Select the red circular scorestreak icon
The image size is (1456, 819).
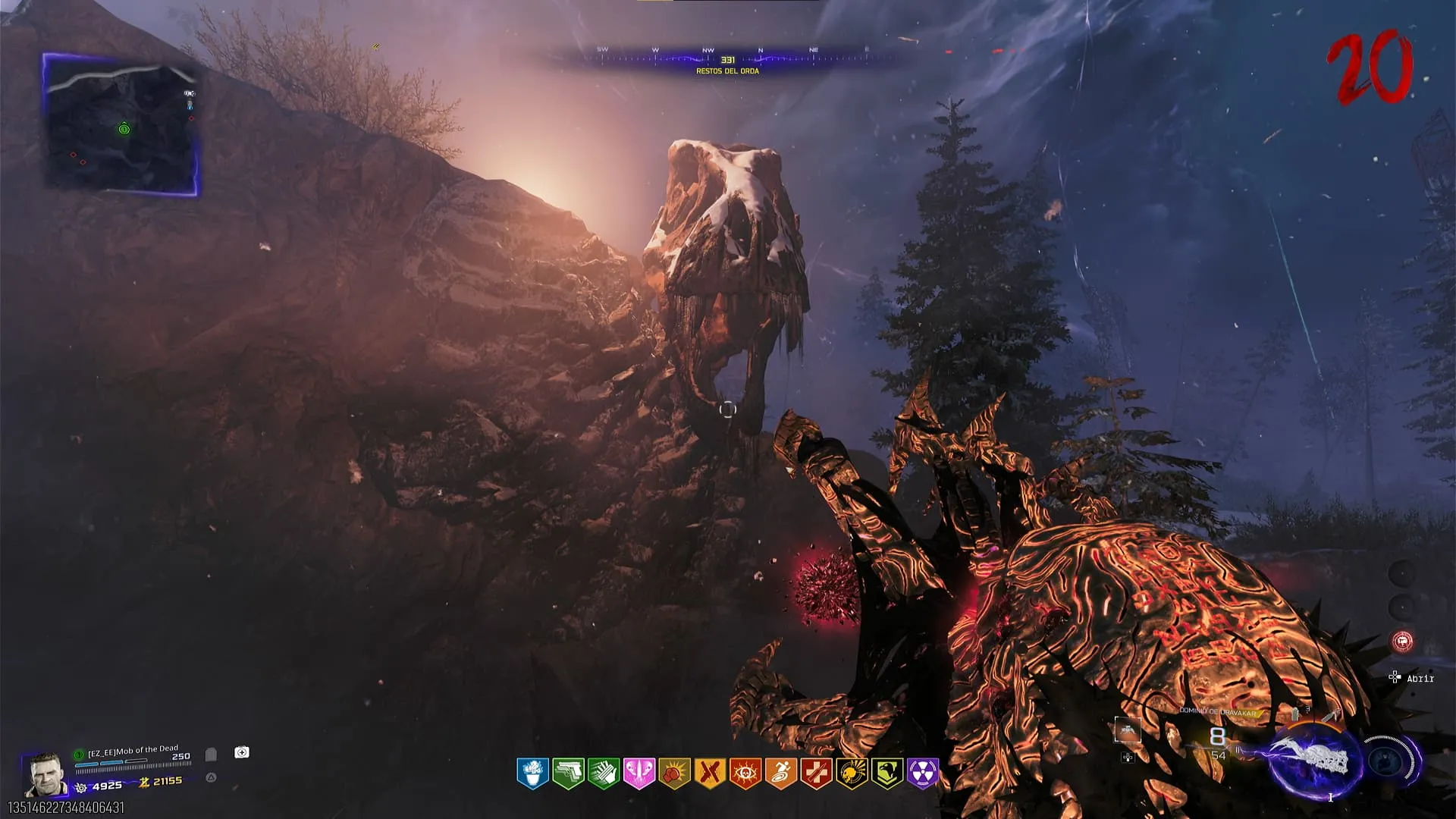pyautogui.click(x=1402, y=642)
